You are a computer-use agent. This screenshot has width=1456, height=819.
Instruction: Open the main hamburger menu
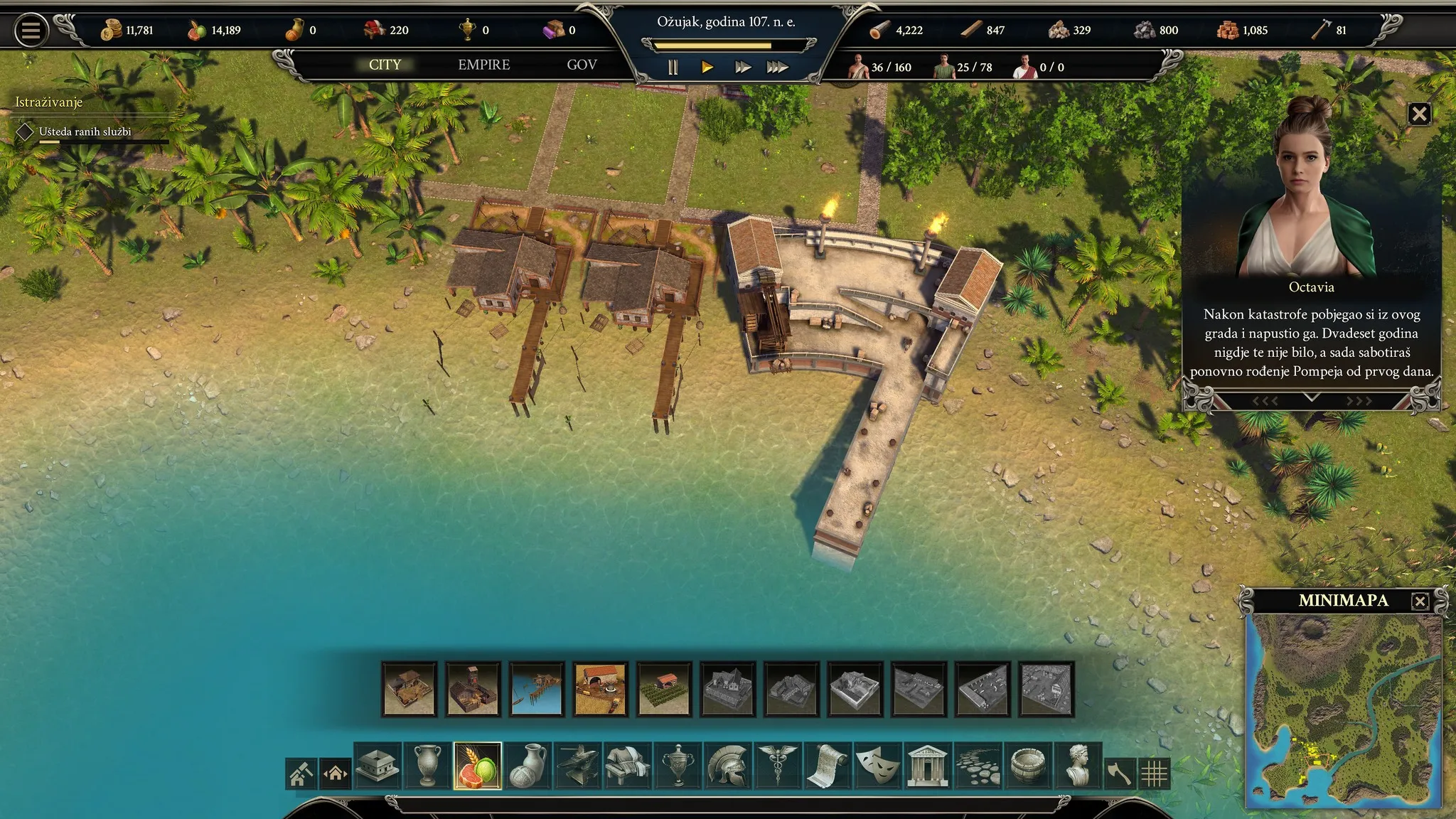point(31,31)
